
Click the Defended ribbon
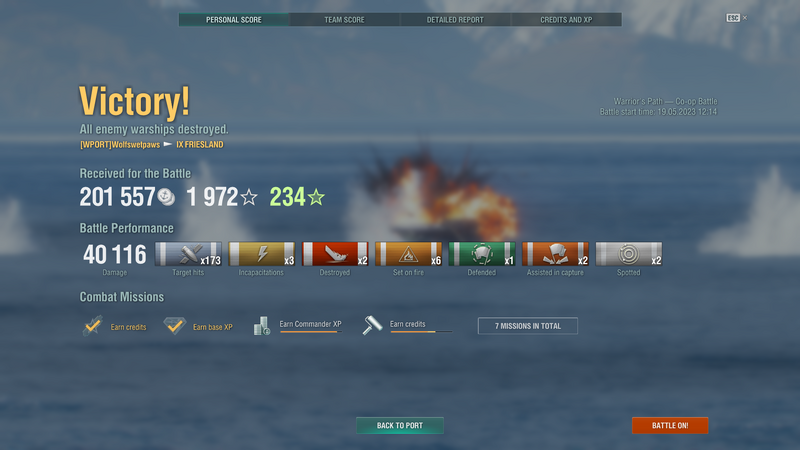click(482, 255)
